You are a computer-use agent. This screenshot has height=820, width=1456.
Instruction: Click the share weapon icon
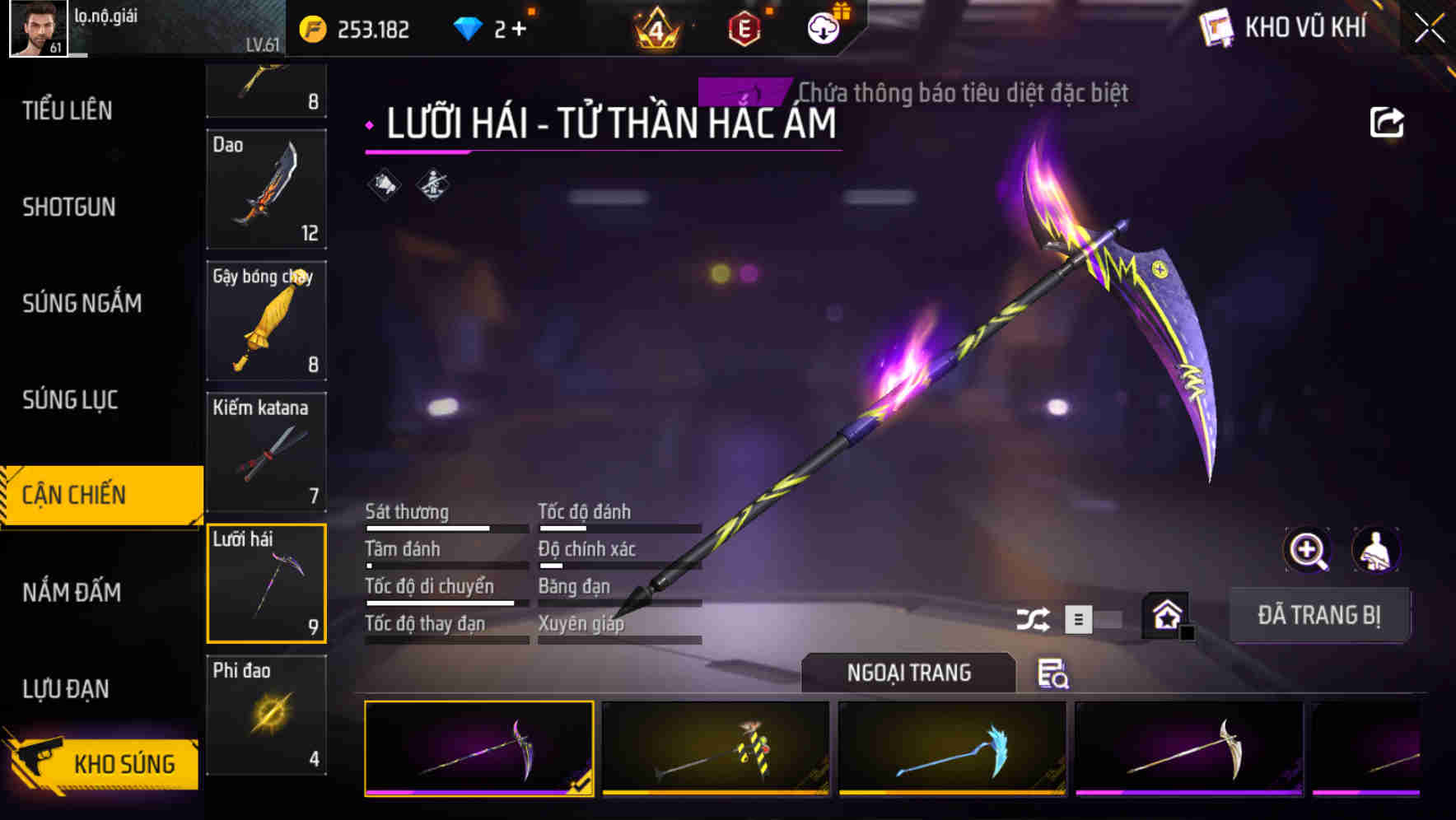click(x=1388, y=122)
